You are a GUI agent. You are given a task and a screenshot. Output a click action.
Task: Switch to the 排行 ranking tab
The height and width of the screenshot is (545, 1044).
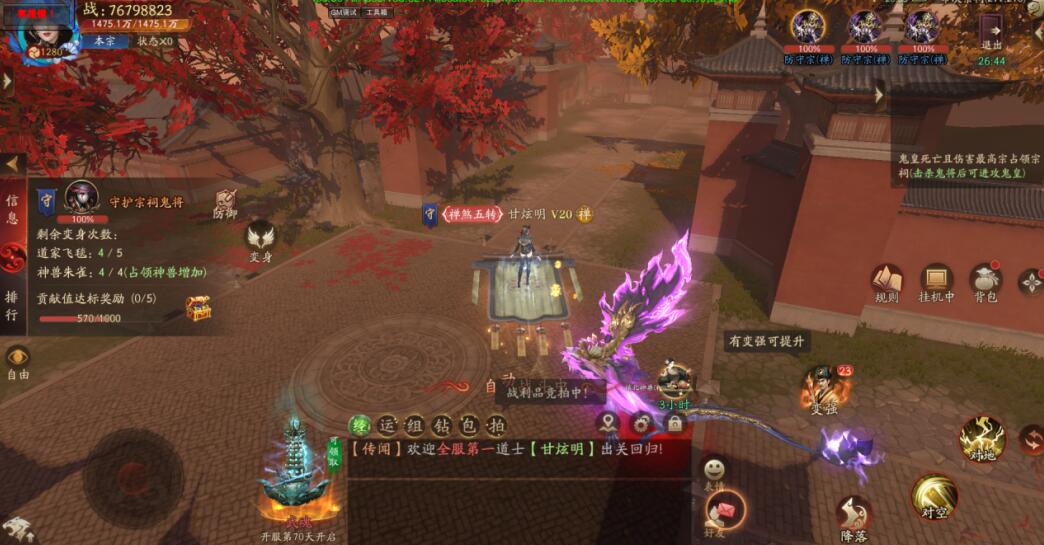pos(12,305)
